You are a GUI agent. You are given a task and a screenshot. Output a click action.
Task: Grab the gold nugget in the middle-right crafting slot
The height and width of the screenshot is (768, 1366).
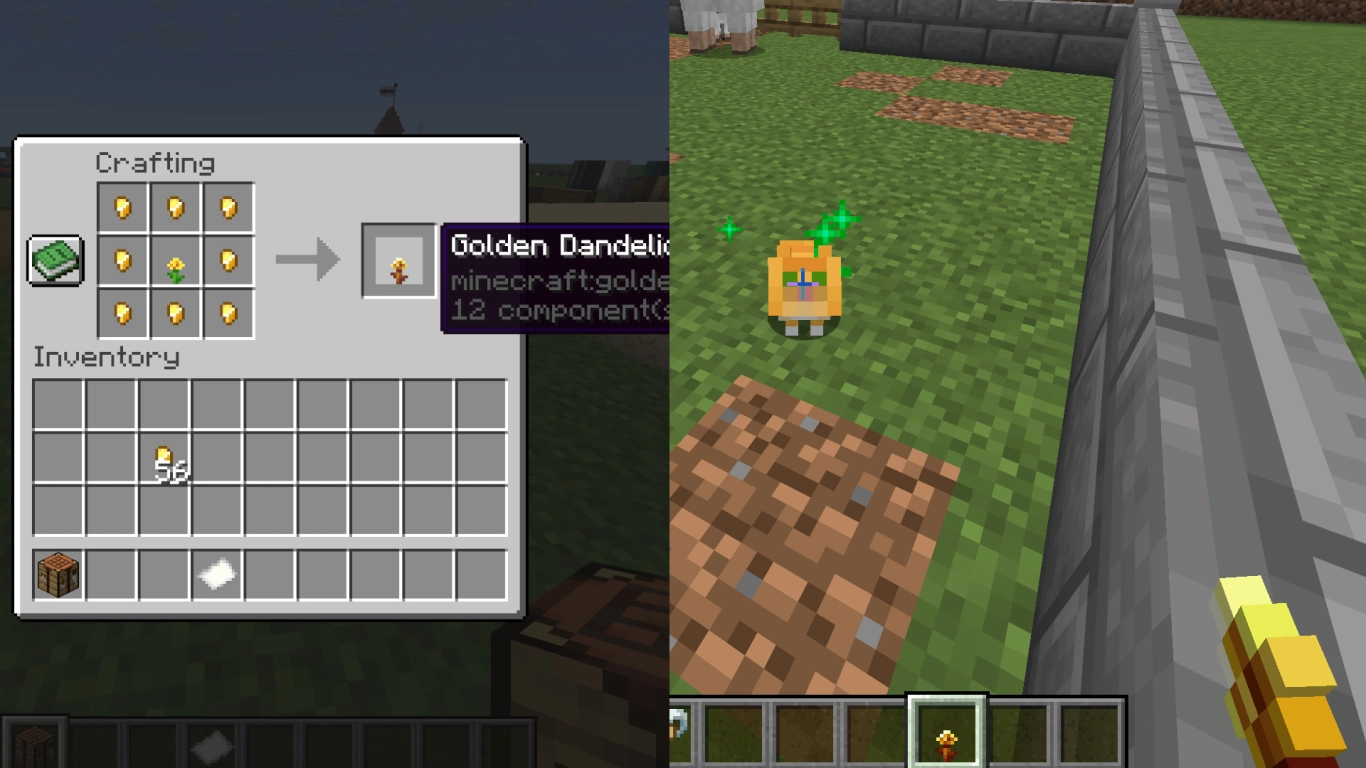pyautogui.click(x=227, y=260)
